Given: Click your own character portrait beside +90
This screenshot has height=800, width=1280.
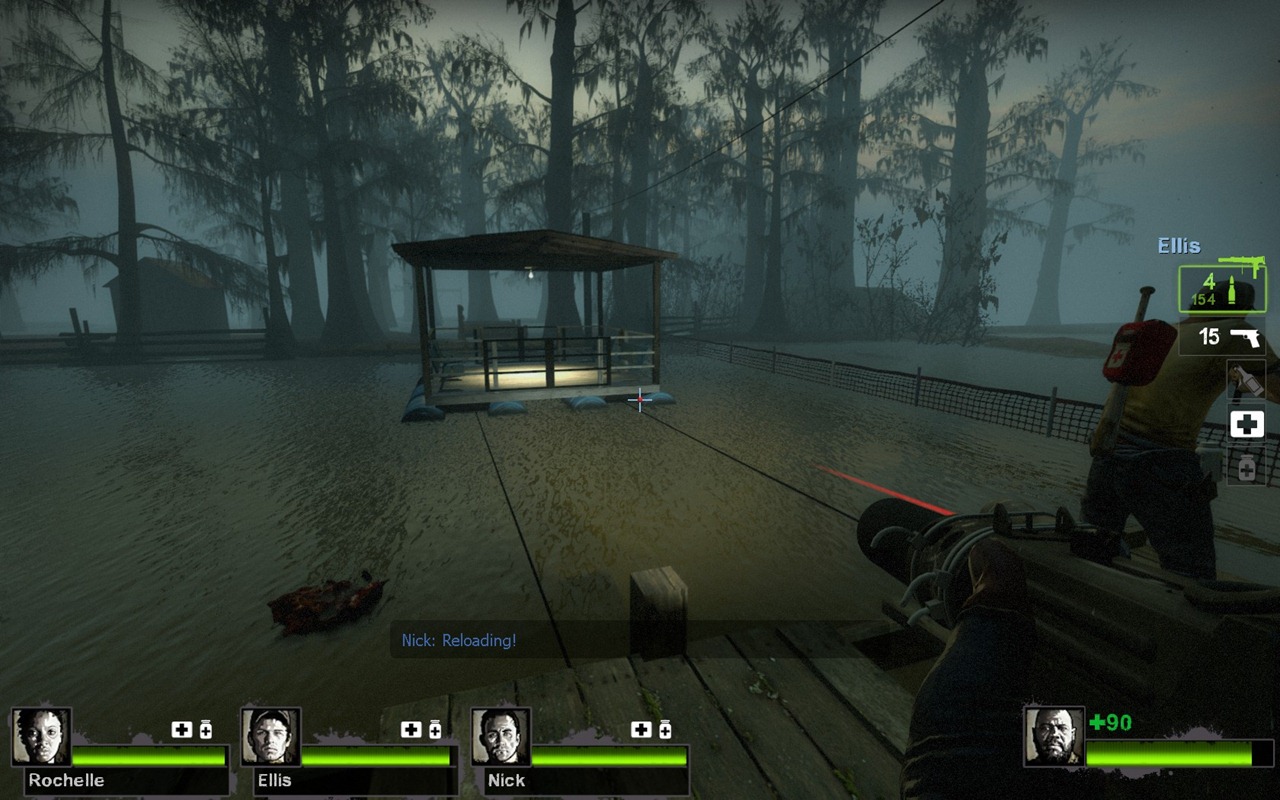Looking at the screenshot, I should (x=1053, y=737).
